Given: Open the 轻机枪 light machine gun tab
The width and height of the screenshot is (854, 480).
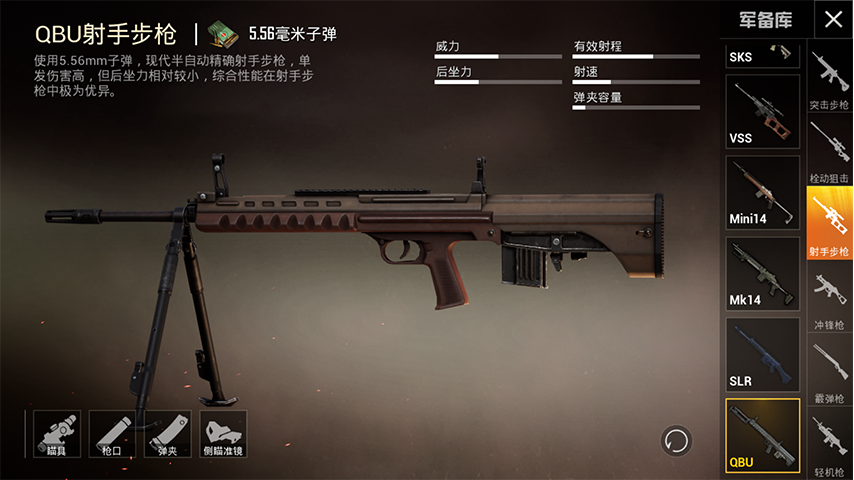Looking at the screenshot, I should click(x=830, y=444).
